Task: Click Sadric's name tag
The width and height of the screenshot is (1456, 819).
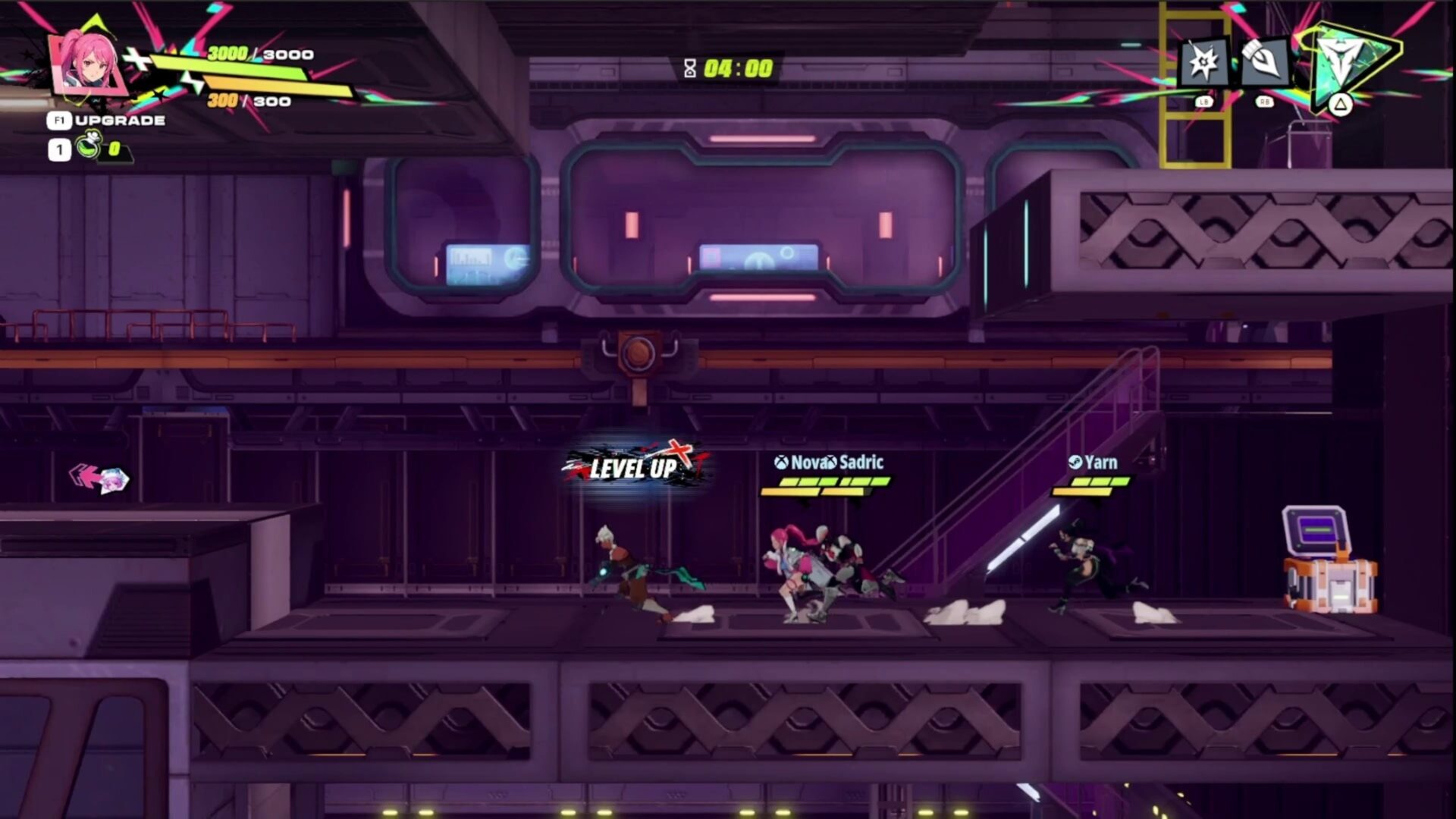Action: (x=861, y=461)
